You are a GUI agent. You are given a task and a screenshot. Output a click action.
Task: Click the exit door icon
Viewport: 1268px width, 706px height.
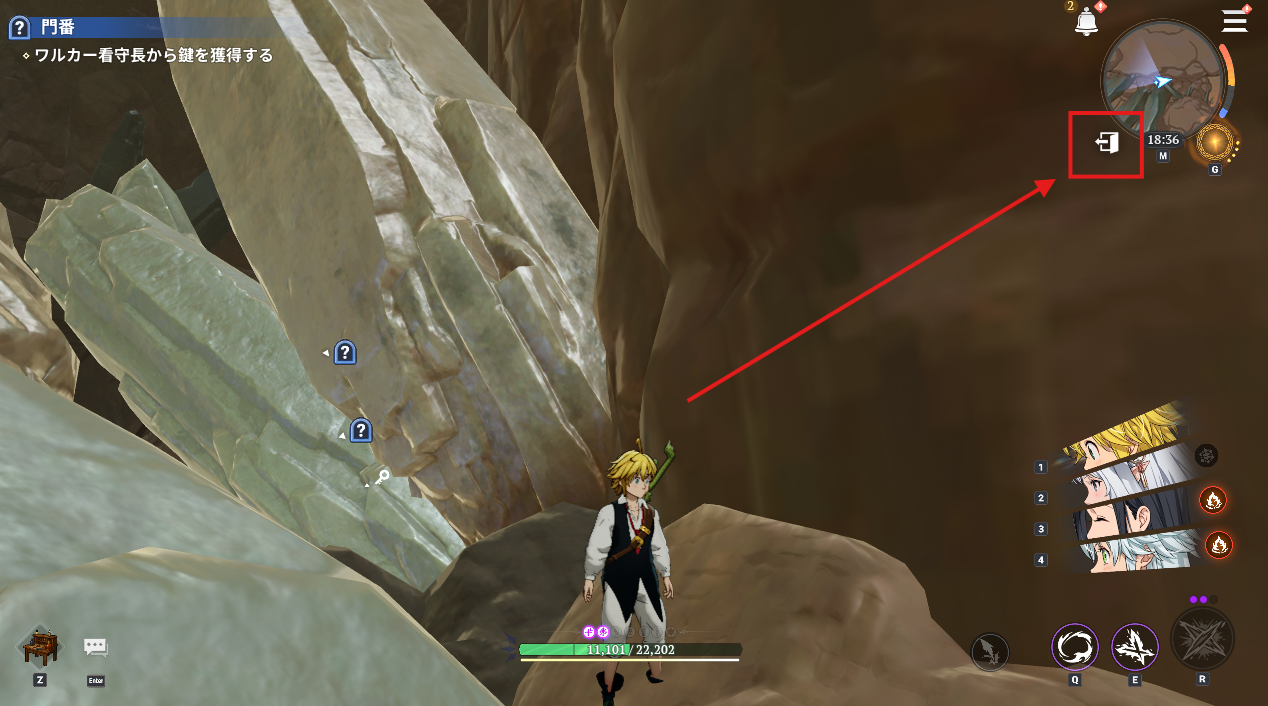point(1106,144)
